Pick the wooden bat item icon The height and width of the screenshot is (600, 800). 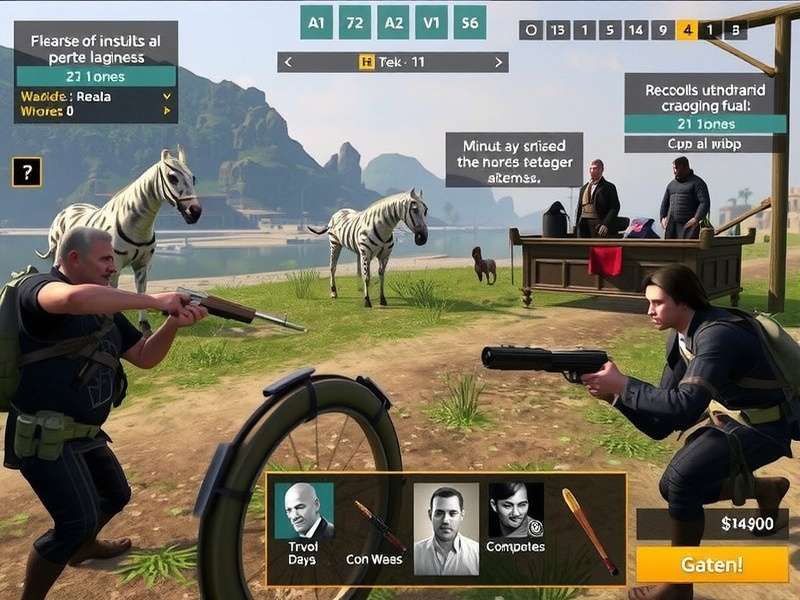(x=588, y=528)
